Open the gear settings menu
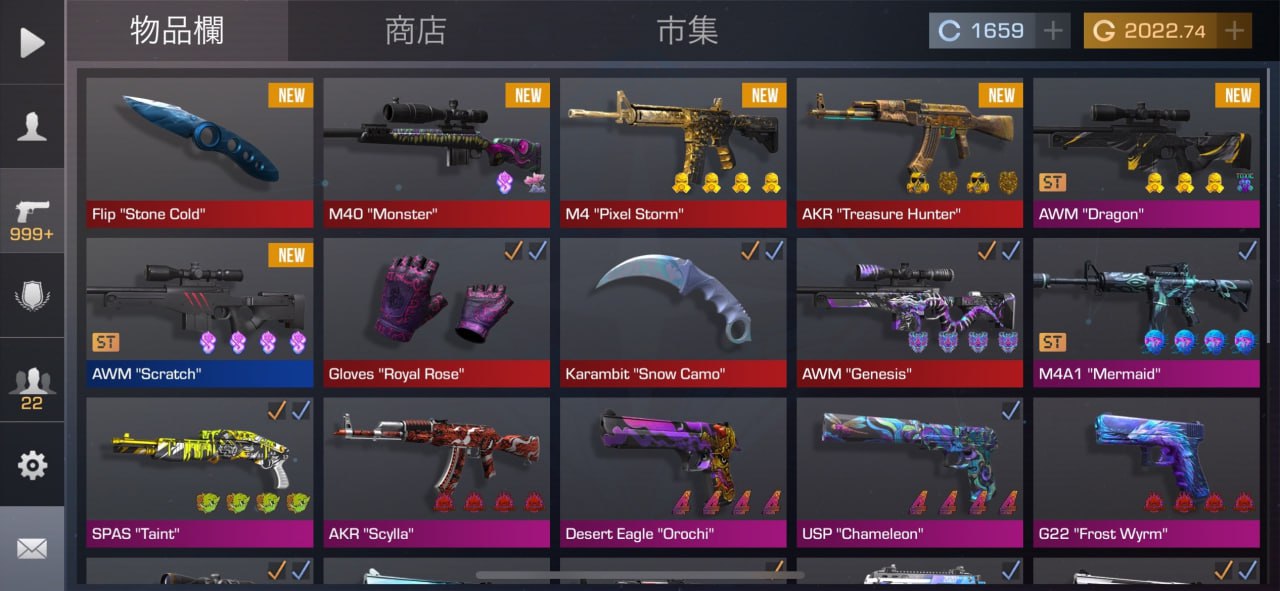This screenshot has width=1280, height=591. tap(32, 465)
